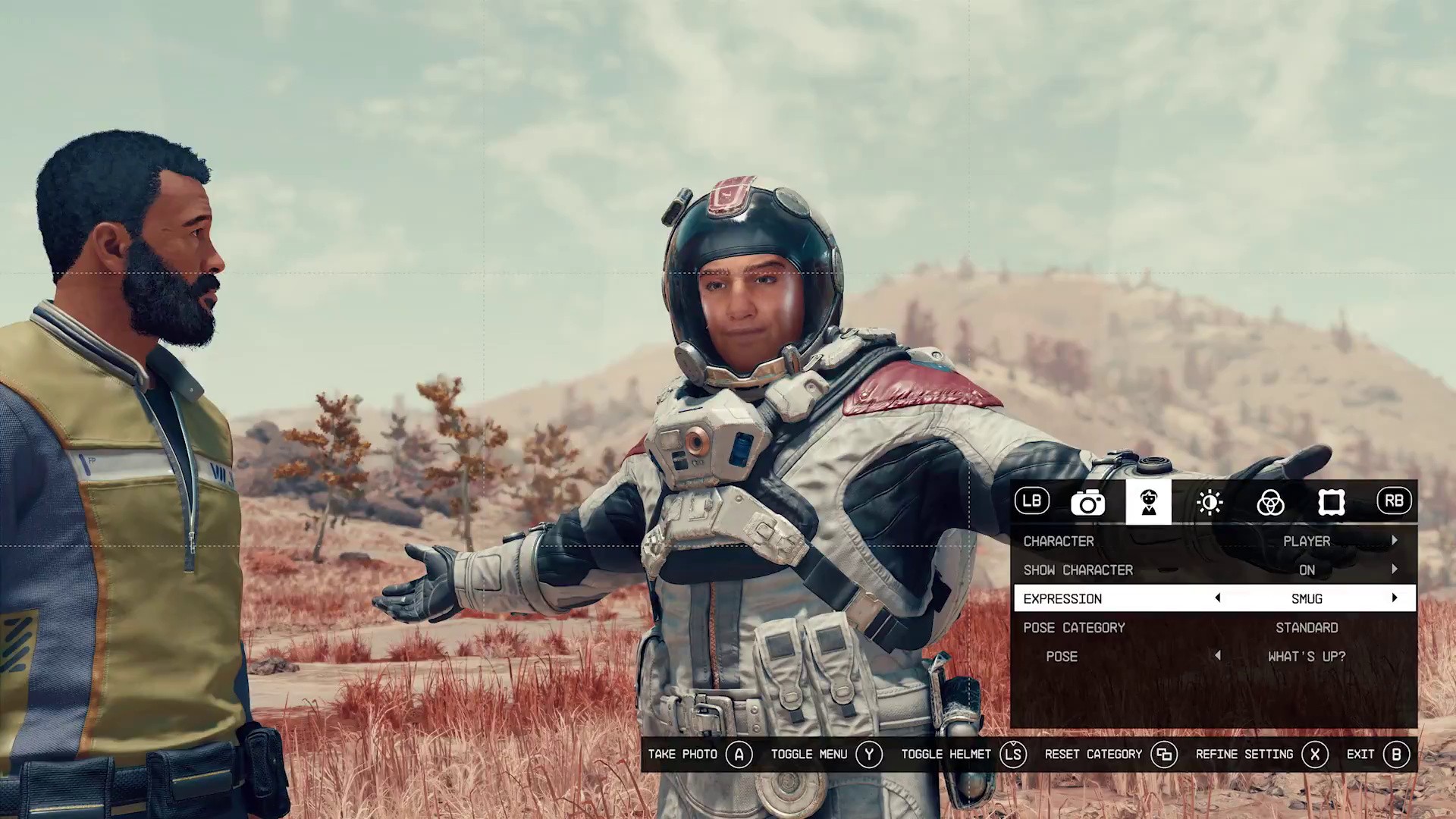Select the Camera settings tab icon
The width and height of the screenshot is (1456, 819).
(1088, 502)
